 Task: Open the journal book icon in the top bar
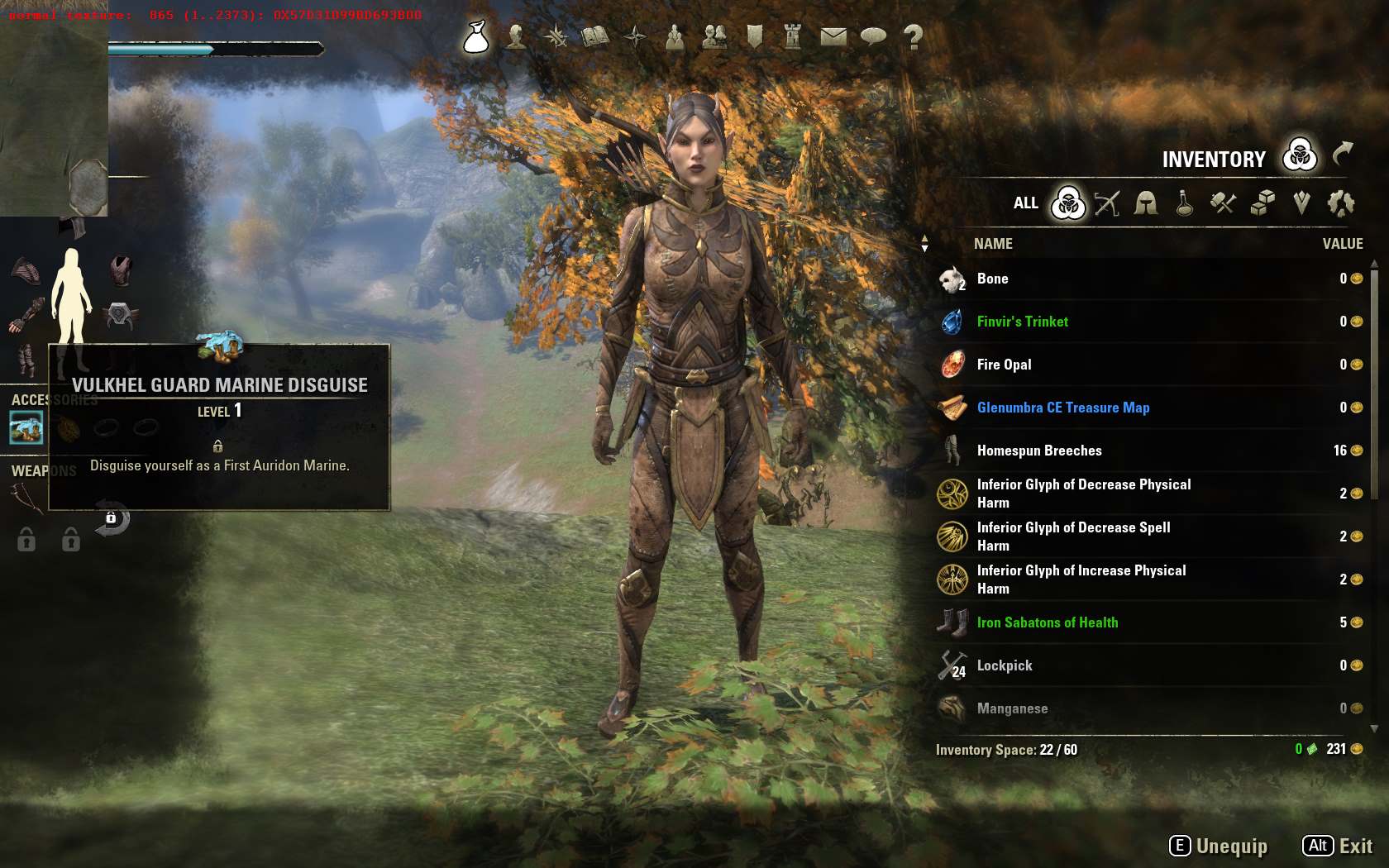coord(595,36)
